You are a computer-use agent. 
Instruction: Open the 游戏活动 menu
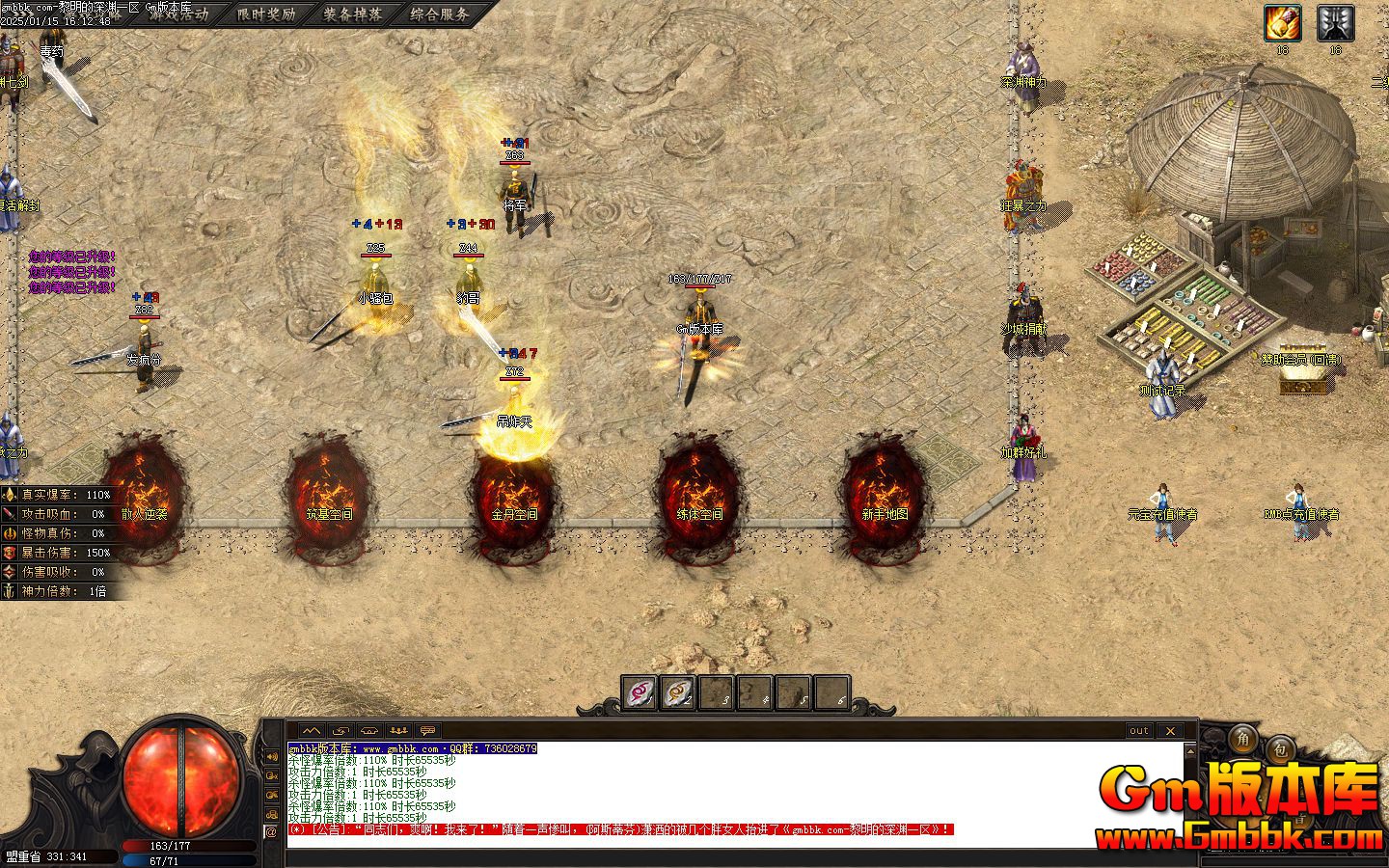click(178, 14)
